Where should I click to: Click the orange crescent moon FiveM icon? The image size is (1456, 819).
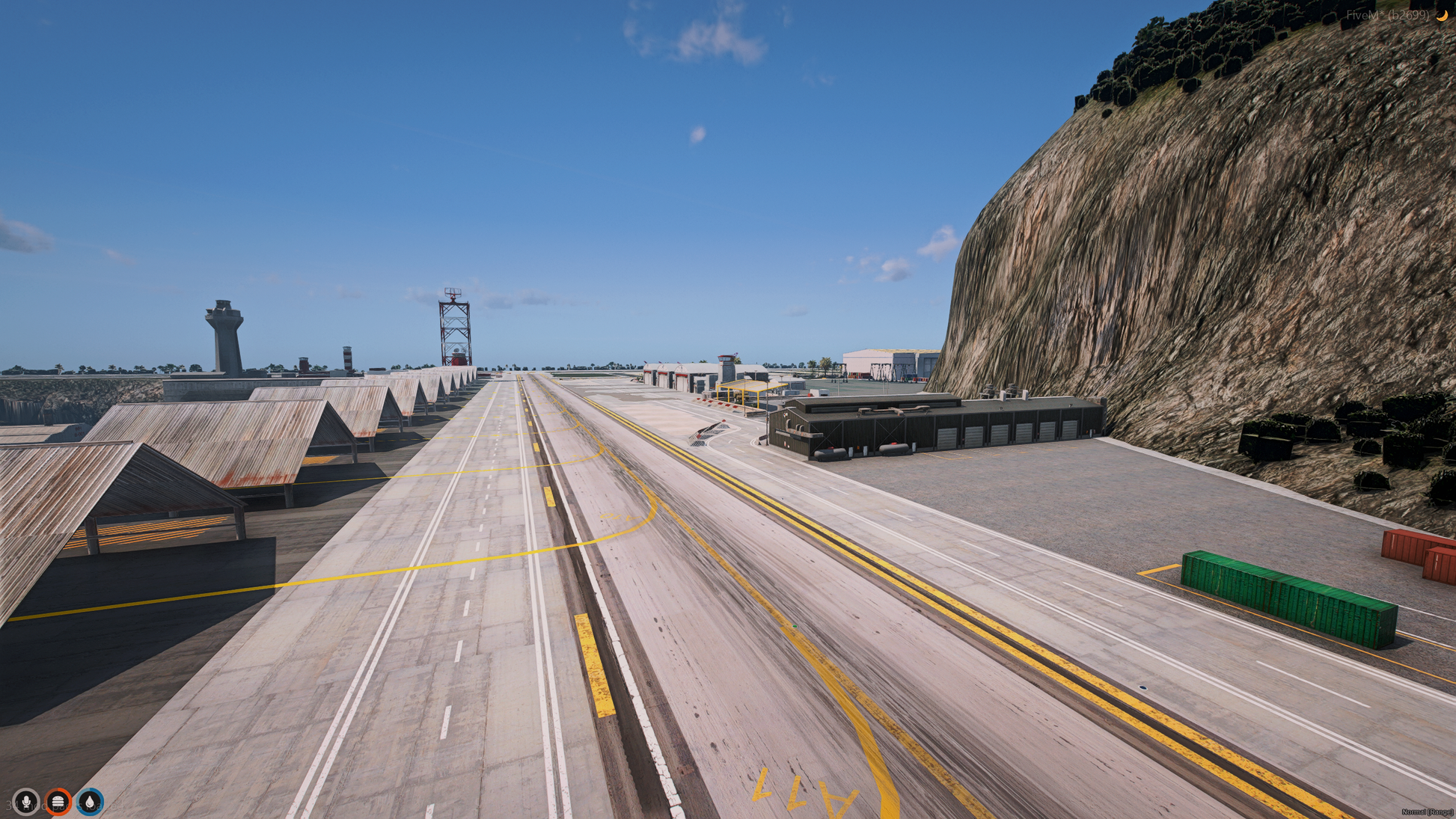pos(1441,15)
